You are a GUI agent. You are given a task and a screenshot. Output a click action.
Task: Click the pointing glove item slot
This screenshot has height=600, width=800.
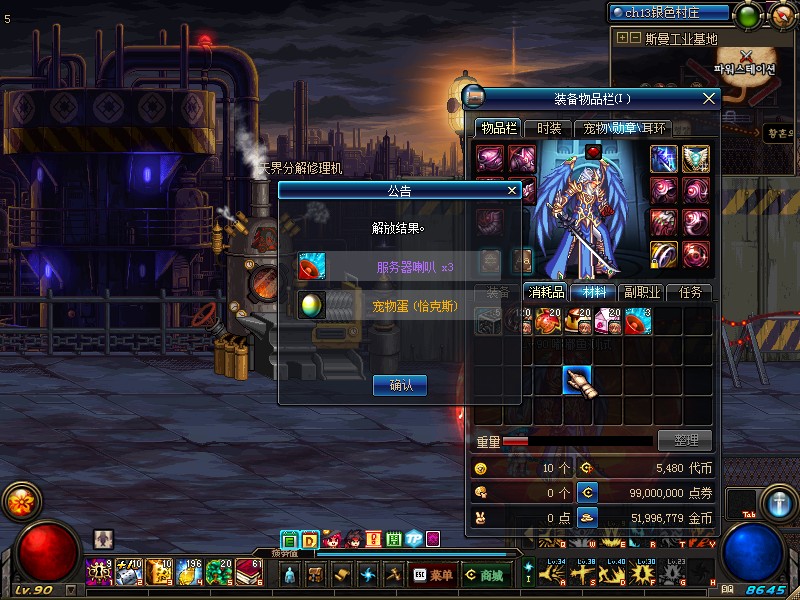[x=577, y=381]
